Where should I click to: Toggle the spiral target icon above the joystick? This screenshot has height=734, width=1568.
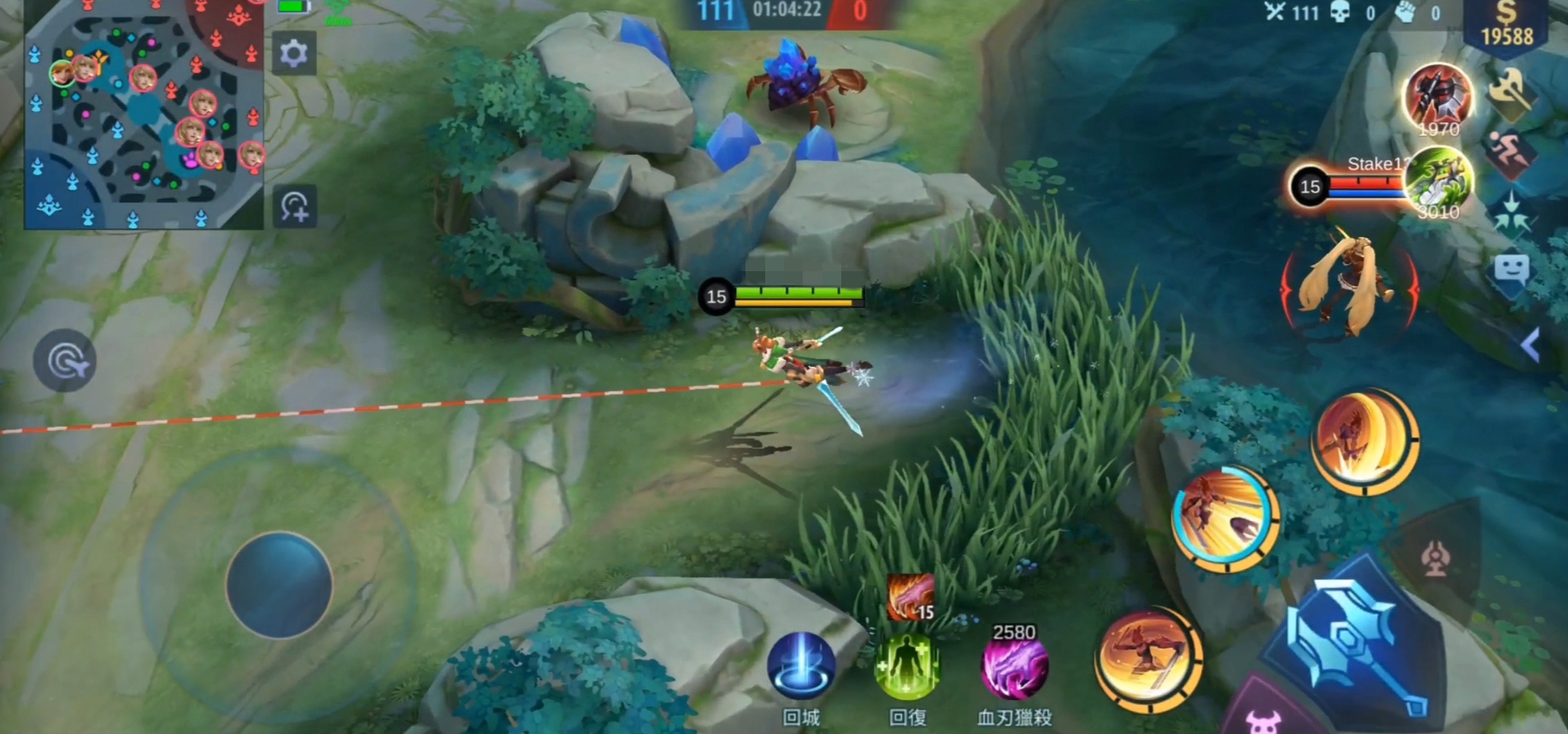point(65,360)
